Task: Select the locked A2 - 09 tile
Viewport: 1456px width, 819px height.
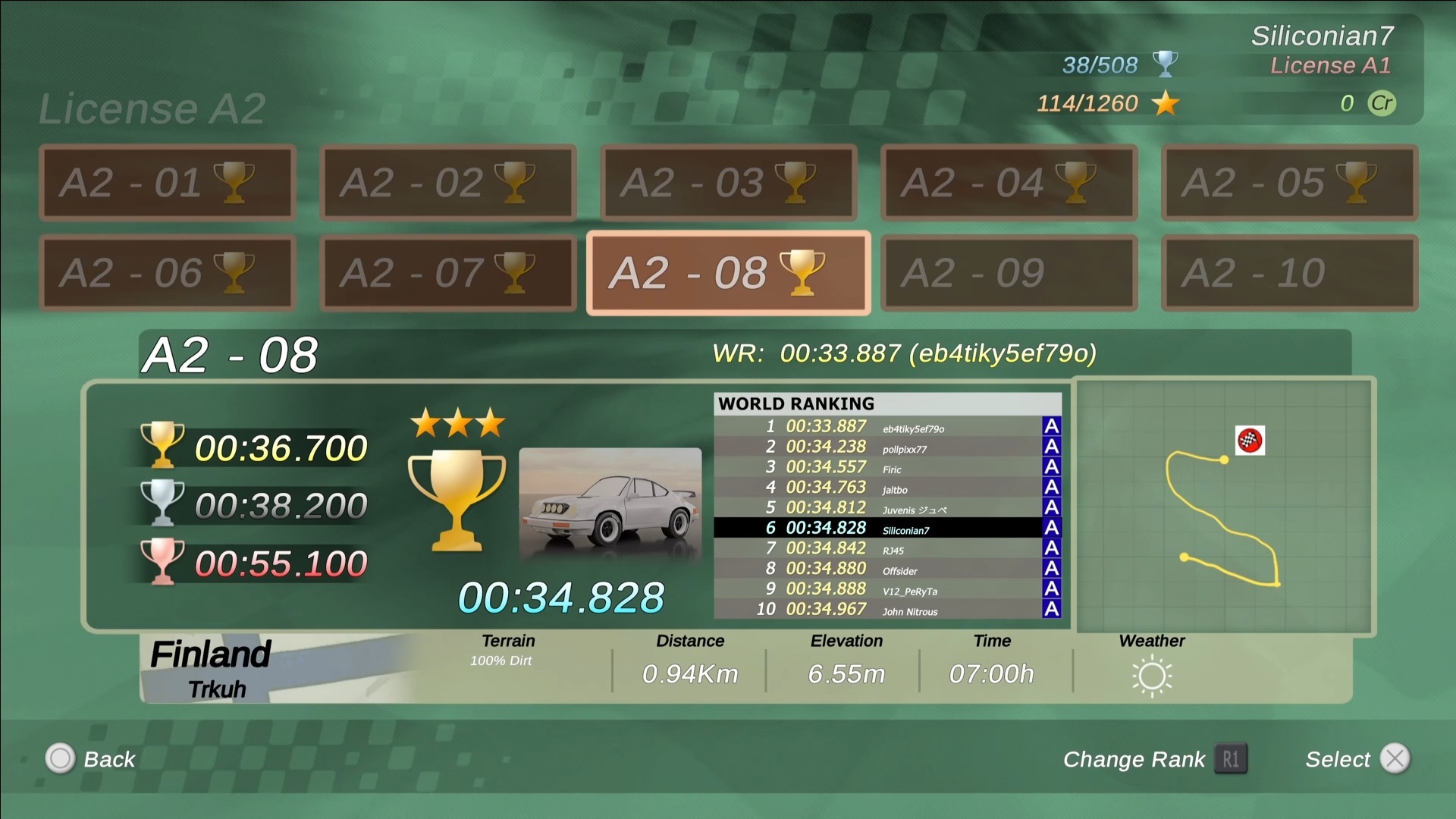Action: click(1009, 273)
